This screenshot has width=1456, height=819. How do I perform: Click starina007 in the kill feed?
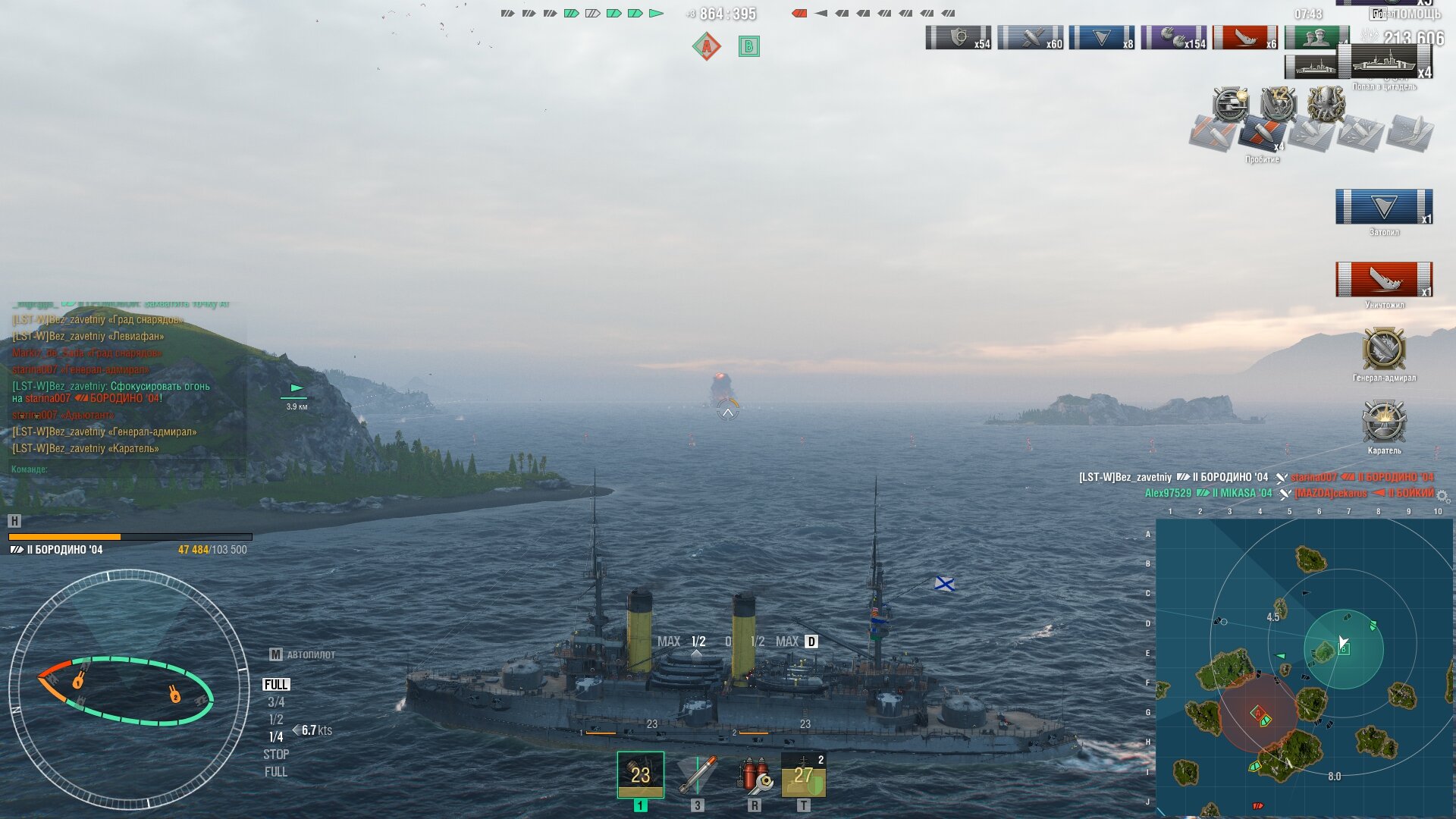(x=1313, y=478)
